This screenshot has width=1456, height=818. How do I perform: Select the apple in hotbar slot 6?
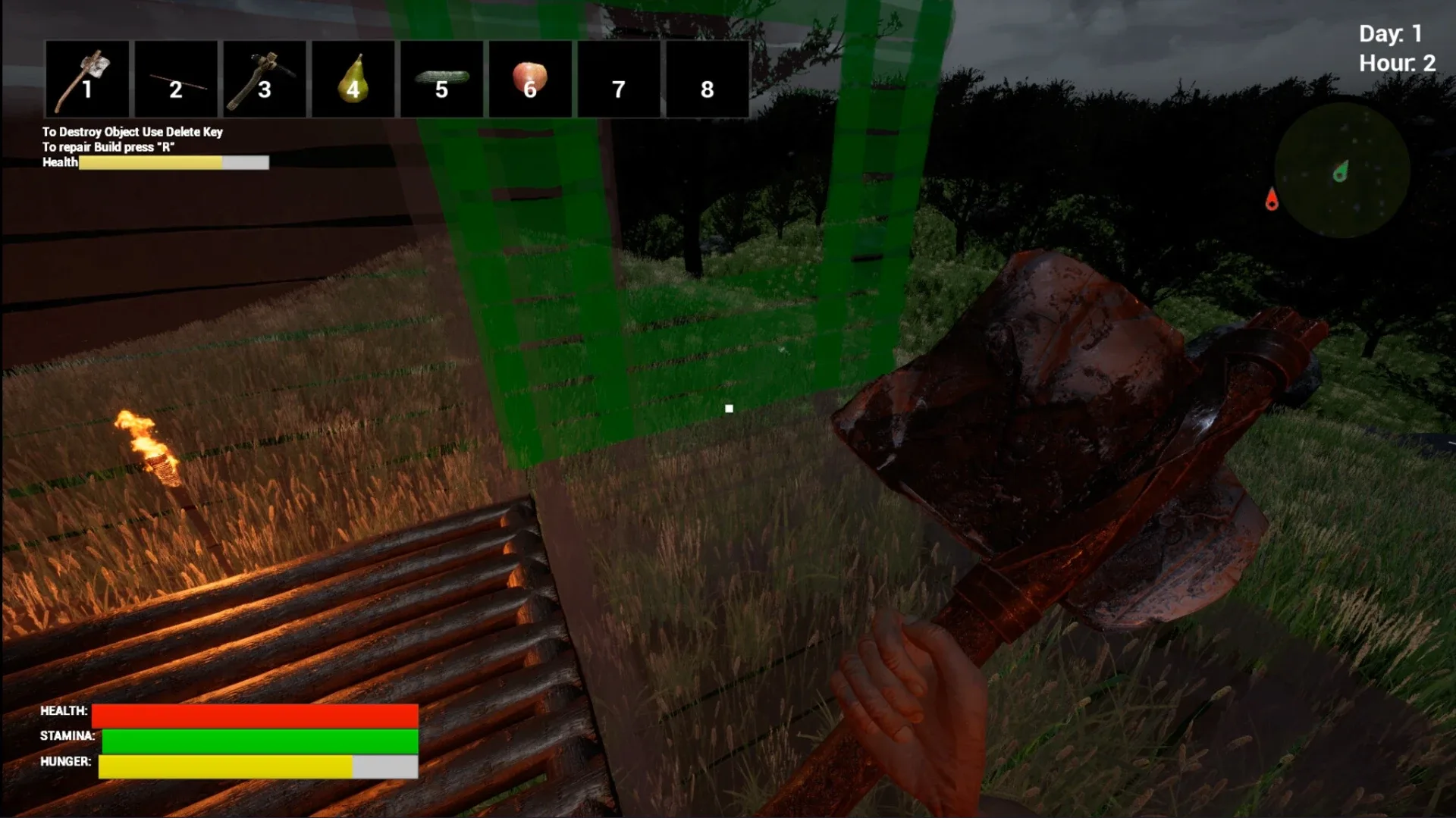pos(529,79)
